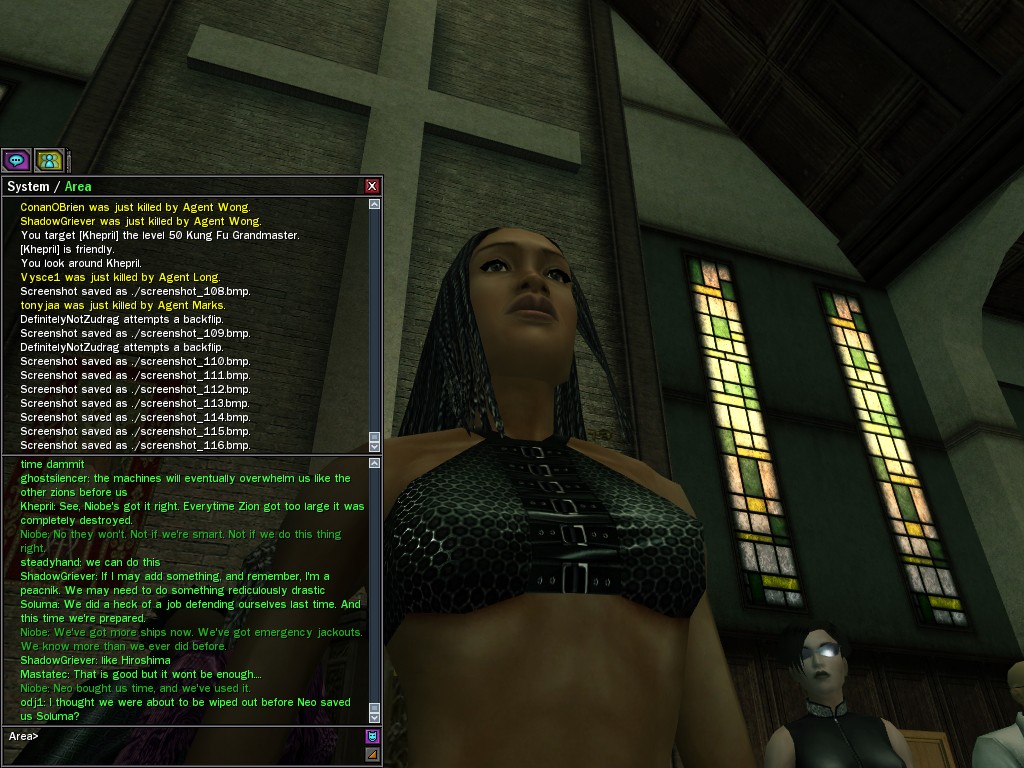Click the area chat's scroll down arrow
This screenshot has width=1024, height=768.
tap(375, 716)
